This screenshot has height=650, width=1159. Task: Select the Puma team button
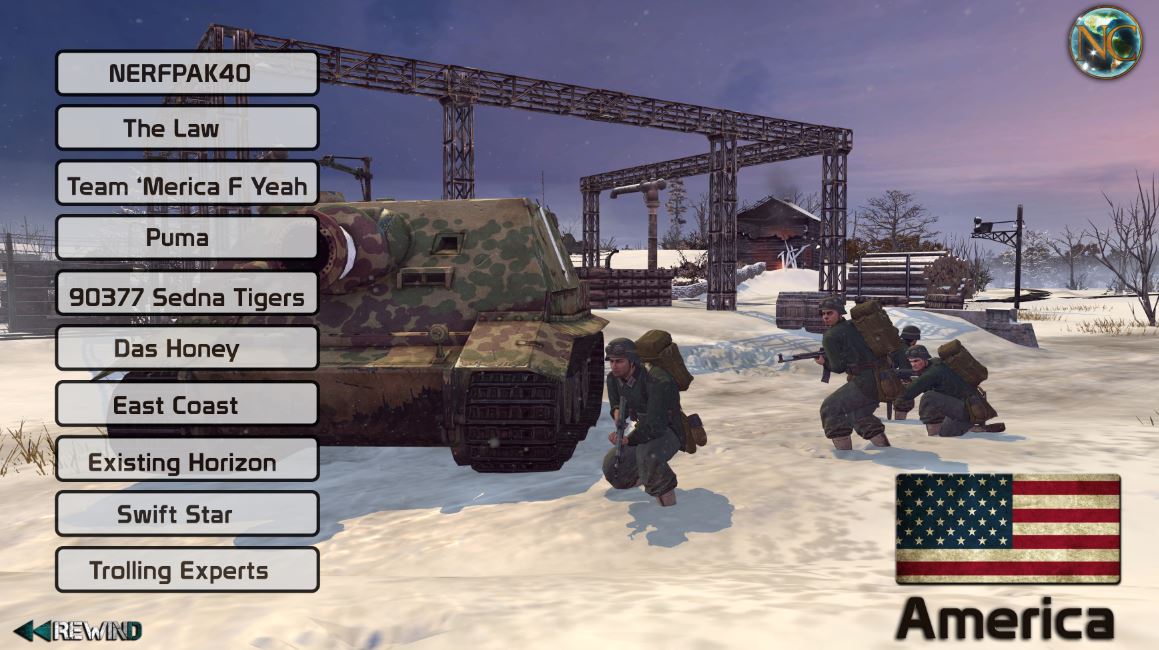[x=187, y=238]
